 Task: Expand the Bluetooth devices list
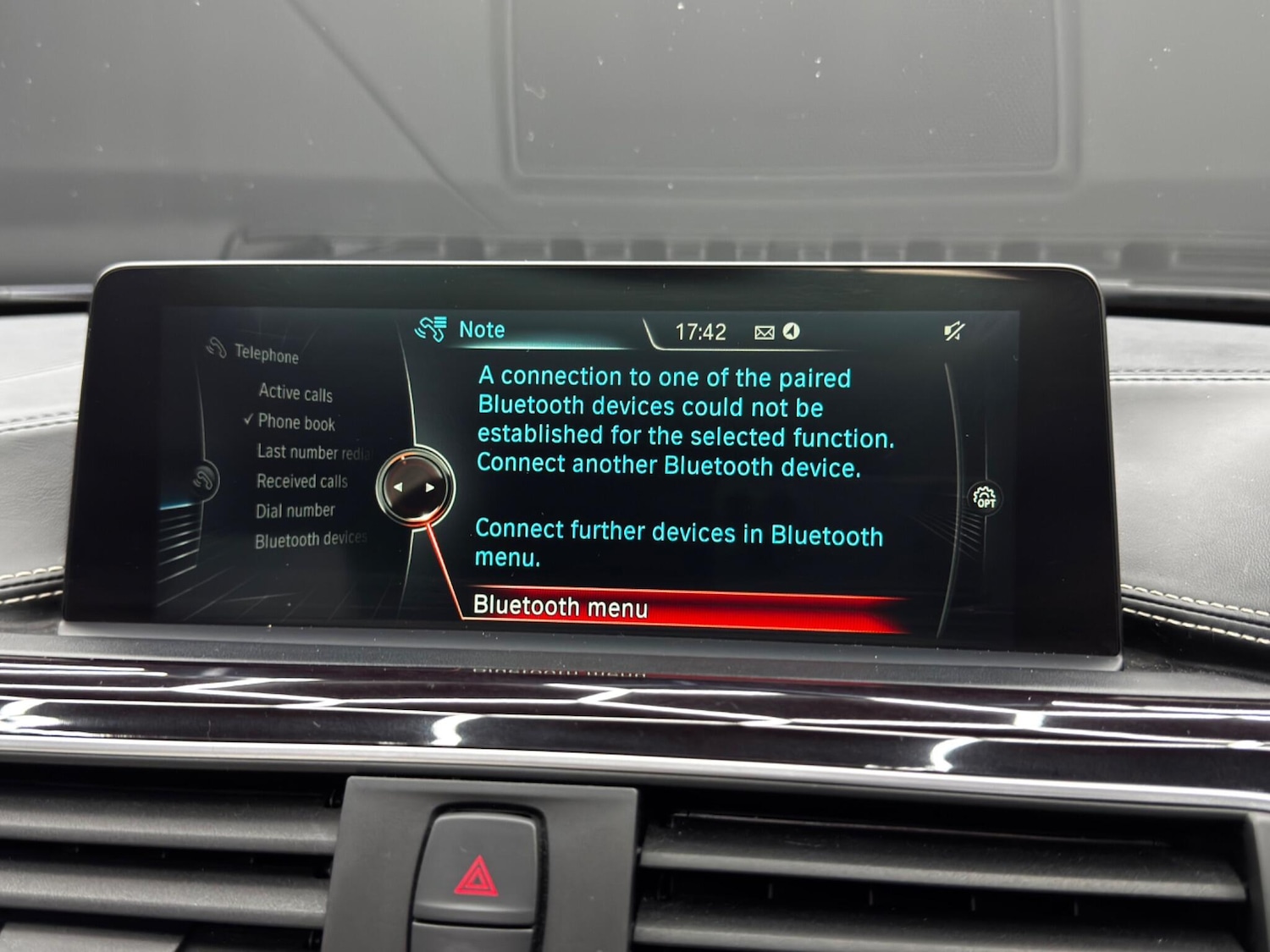(x=310, y=539)
